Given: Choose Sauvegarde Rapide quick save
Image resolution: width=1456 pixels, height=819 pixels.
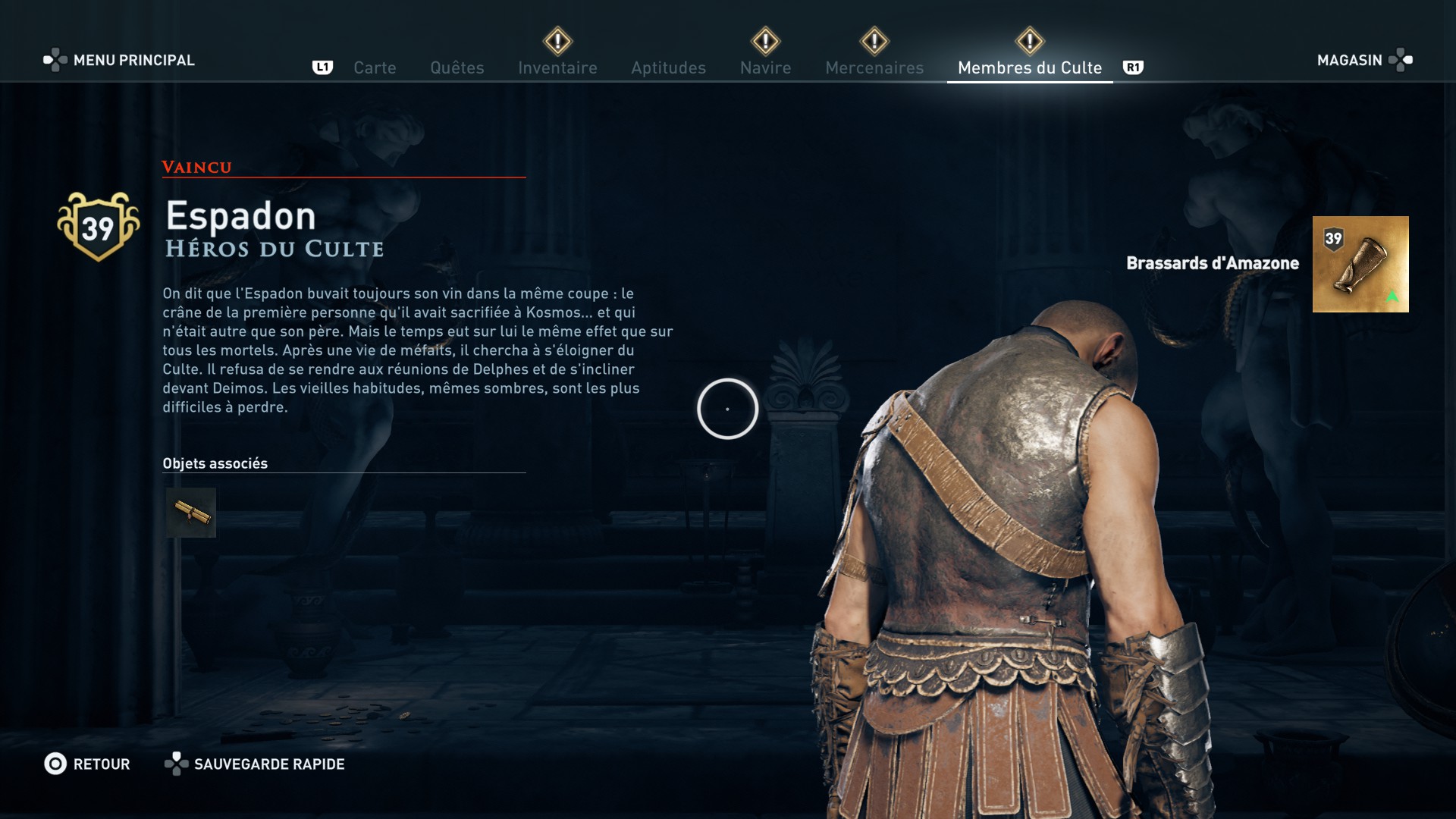Looking at the screenshot, I should tap(255, 764).
